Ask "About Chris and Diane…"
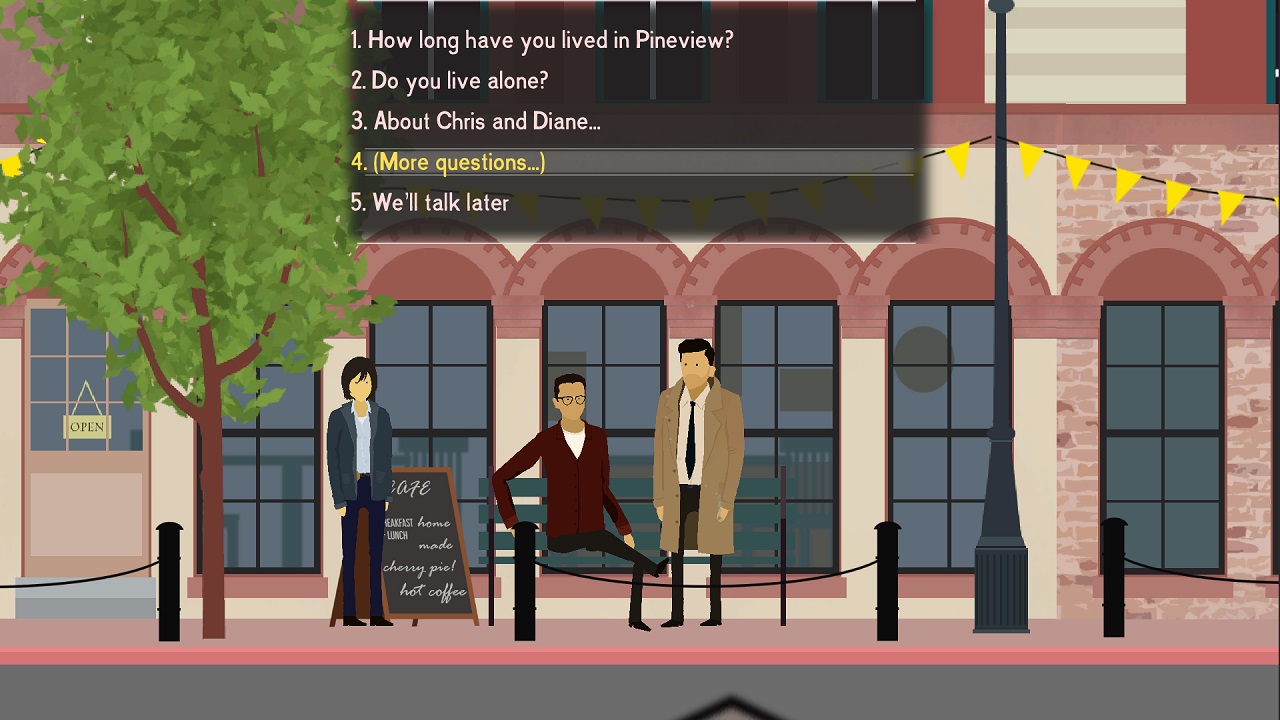The image size is (1280, 720). point(475,121)
